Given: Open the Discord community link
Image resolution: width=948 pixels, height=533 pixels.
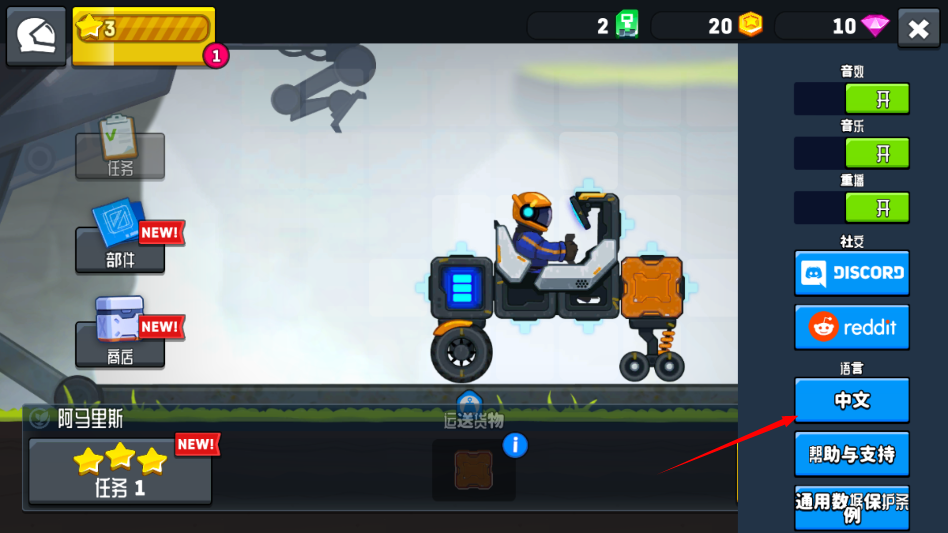Looking at the screenshot, I should pyautogui.click(x=852, y=273).
